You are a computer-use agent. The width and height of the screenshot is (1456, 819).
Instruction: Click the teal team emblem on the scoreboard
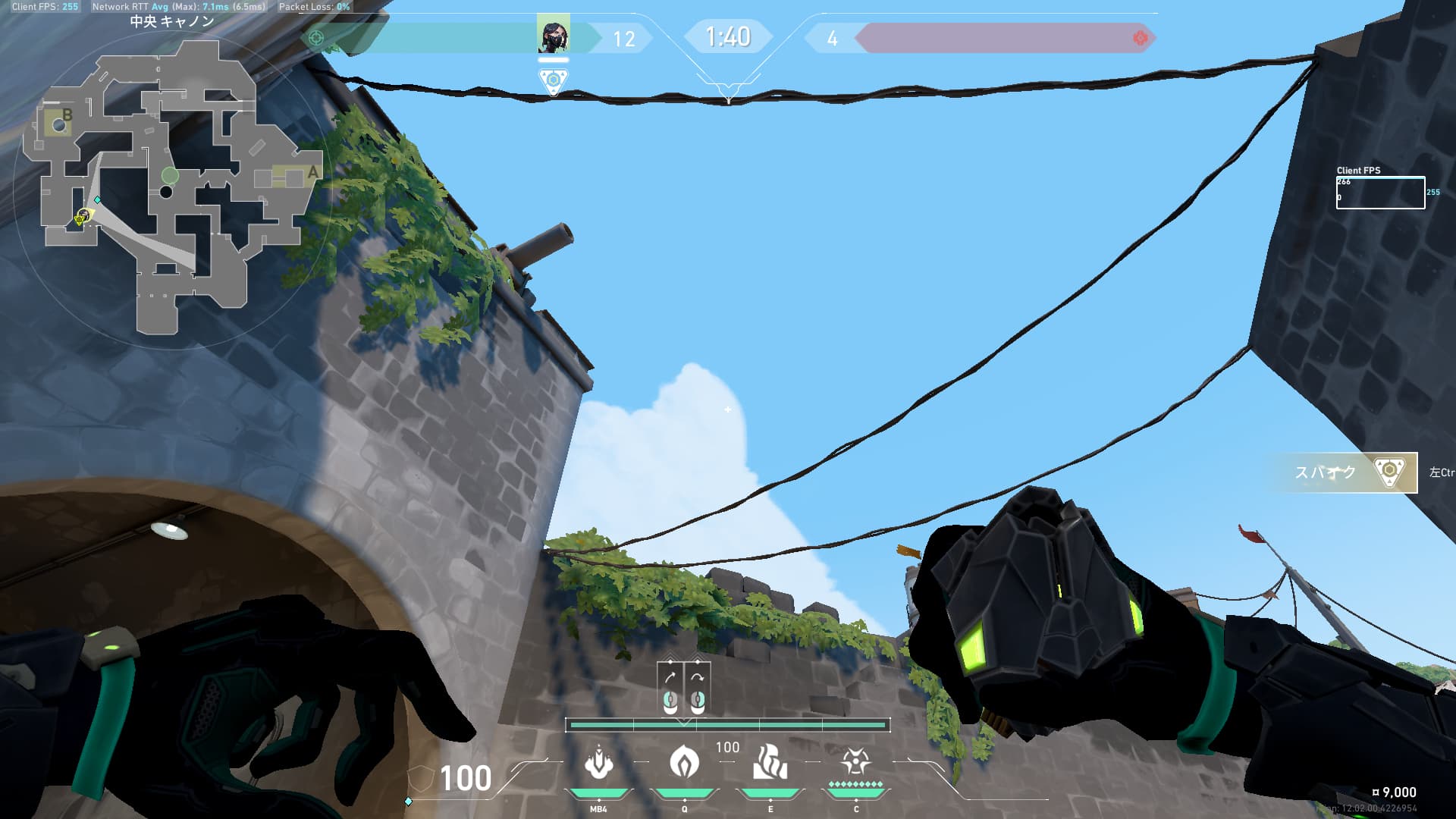(317, 38)
